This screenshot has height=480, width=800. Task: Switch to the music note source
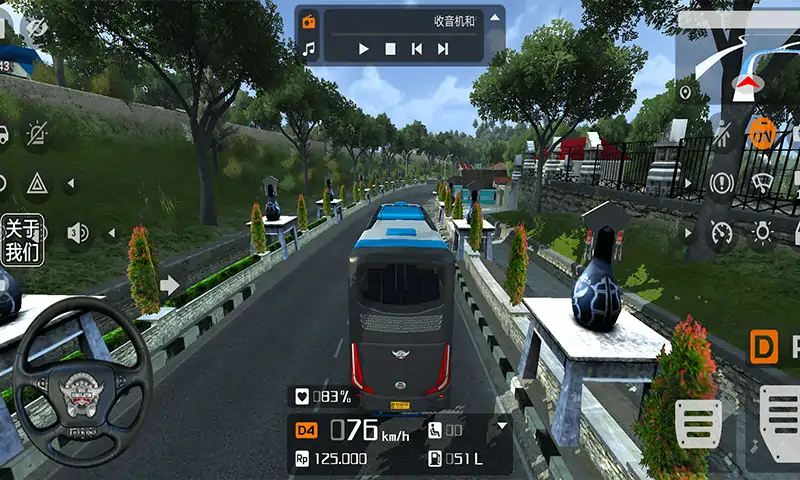[x=309, y=48]
